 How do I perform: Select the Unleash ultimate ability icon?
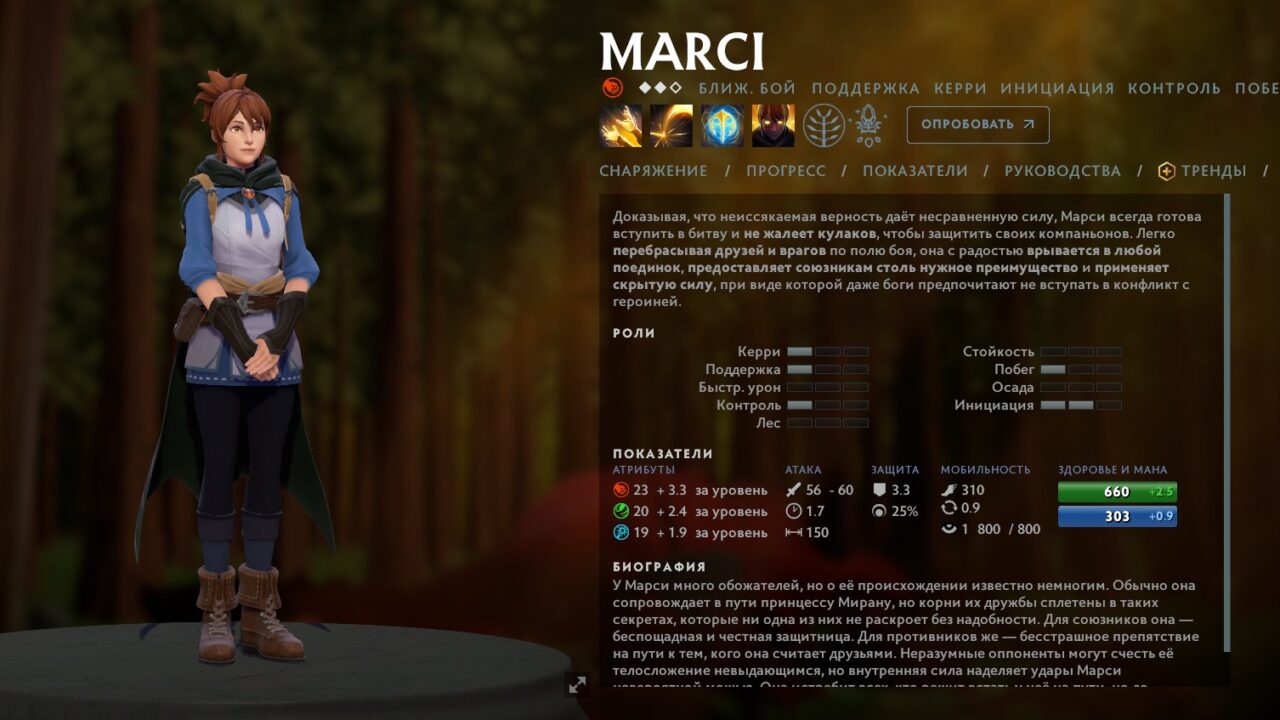pyautogui.click(x=773, y=126)
